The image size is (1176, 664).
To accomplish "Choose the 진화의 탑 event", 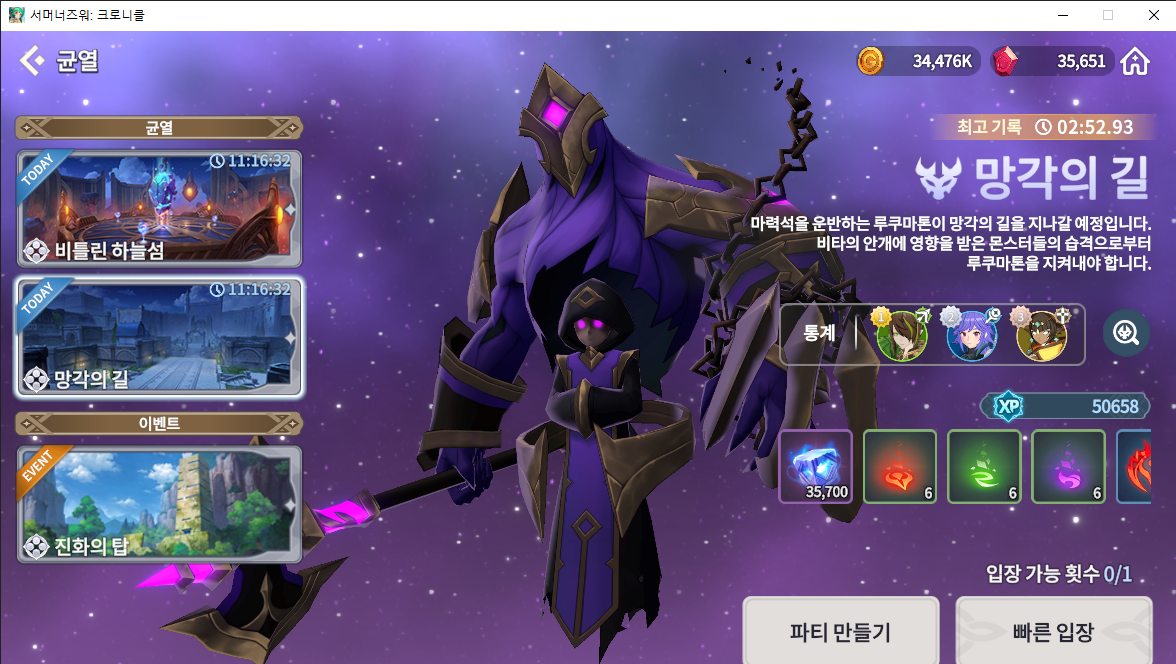I will coord(159,504).
